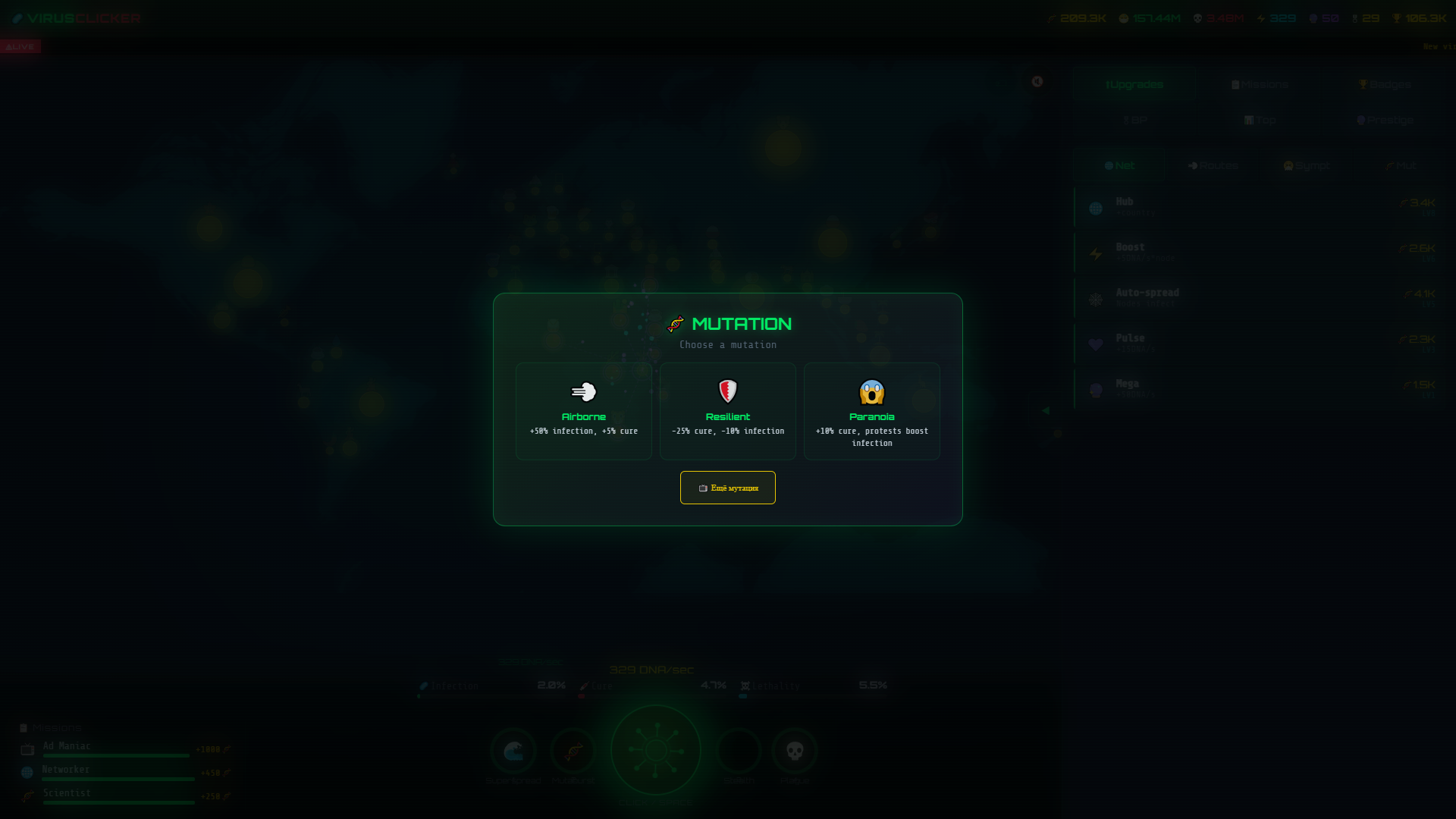Toggle the sound mute speaker icon
This screenshot has height=819, width=1456.
tap(1038, 82)
